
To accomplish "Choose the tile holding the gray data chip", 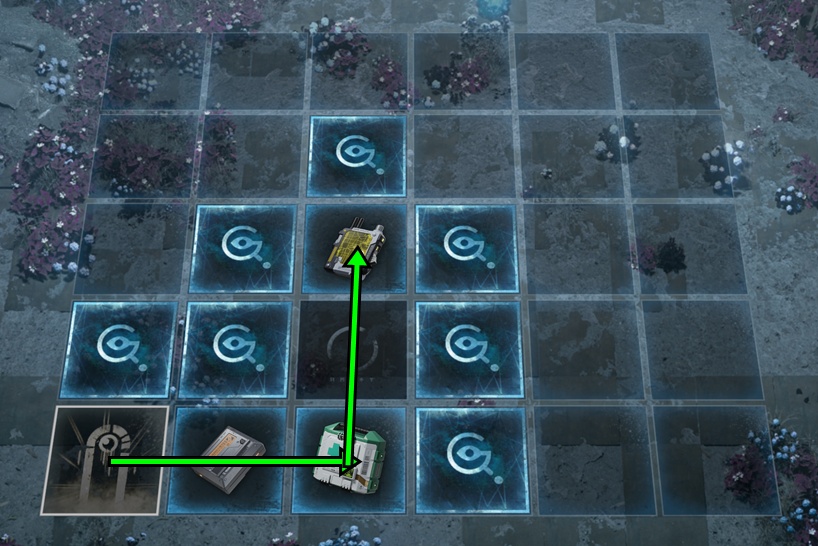I will pyautogui.click(x=230, y=461).
